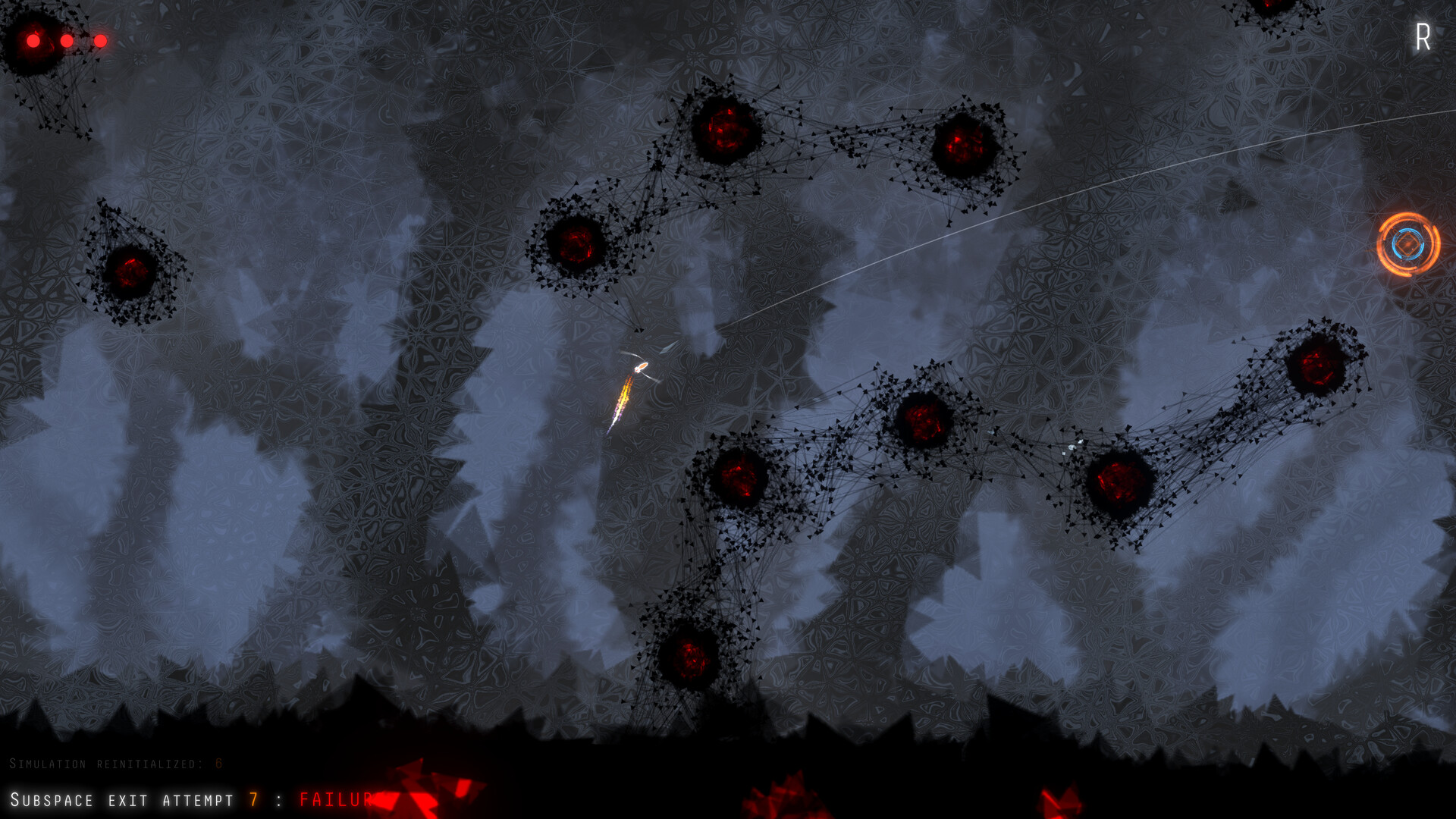1456x819 pixels.
Task: Click the R restart indicator top-right
Action: 1423,36
